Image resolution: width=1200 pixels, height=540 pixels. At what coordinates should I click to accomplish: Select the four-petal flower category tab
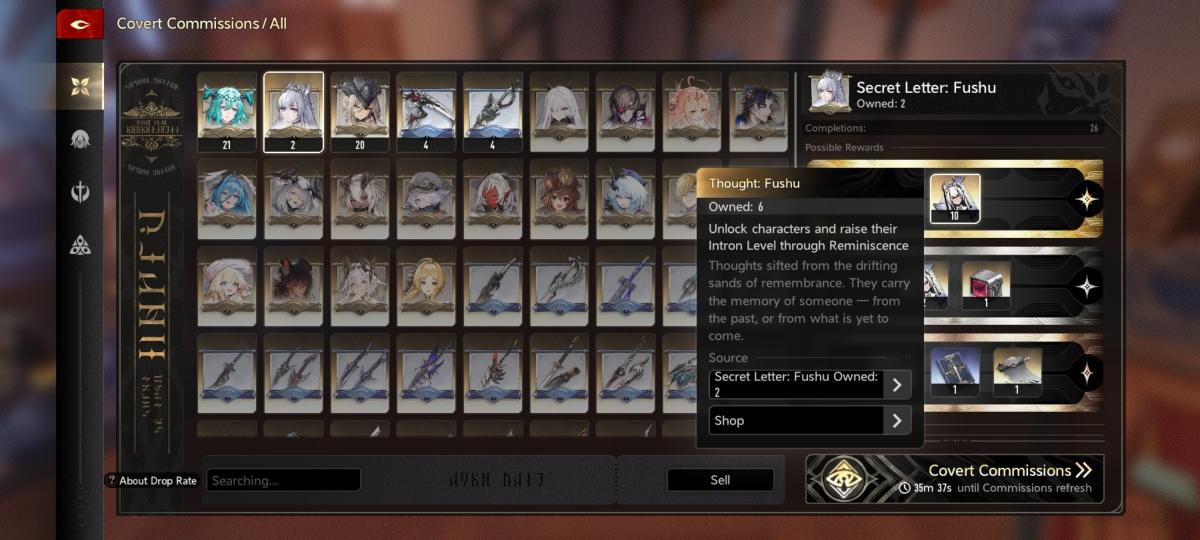tap(80, 86)
